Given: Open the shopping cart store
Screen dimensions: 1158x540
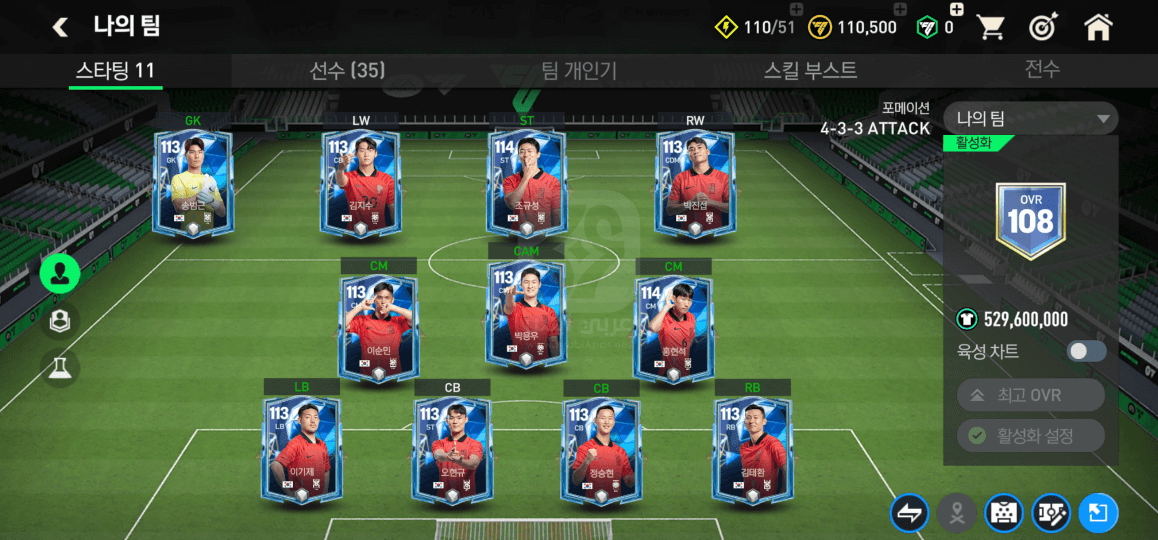Looking at the screenshot, I should pyautogui.click(x=990, y=27).
